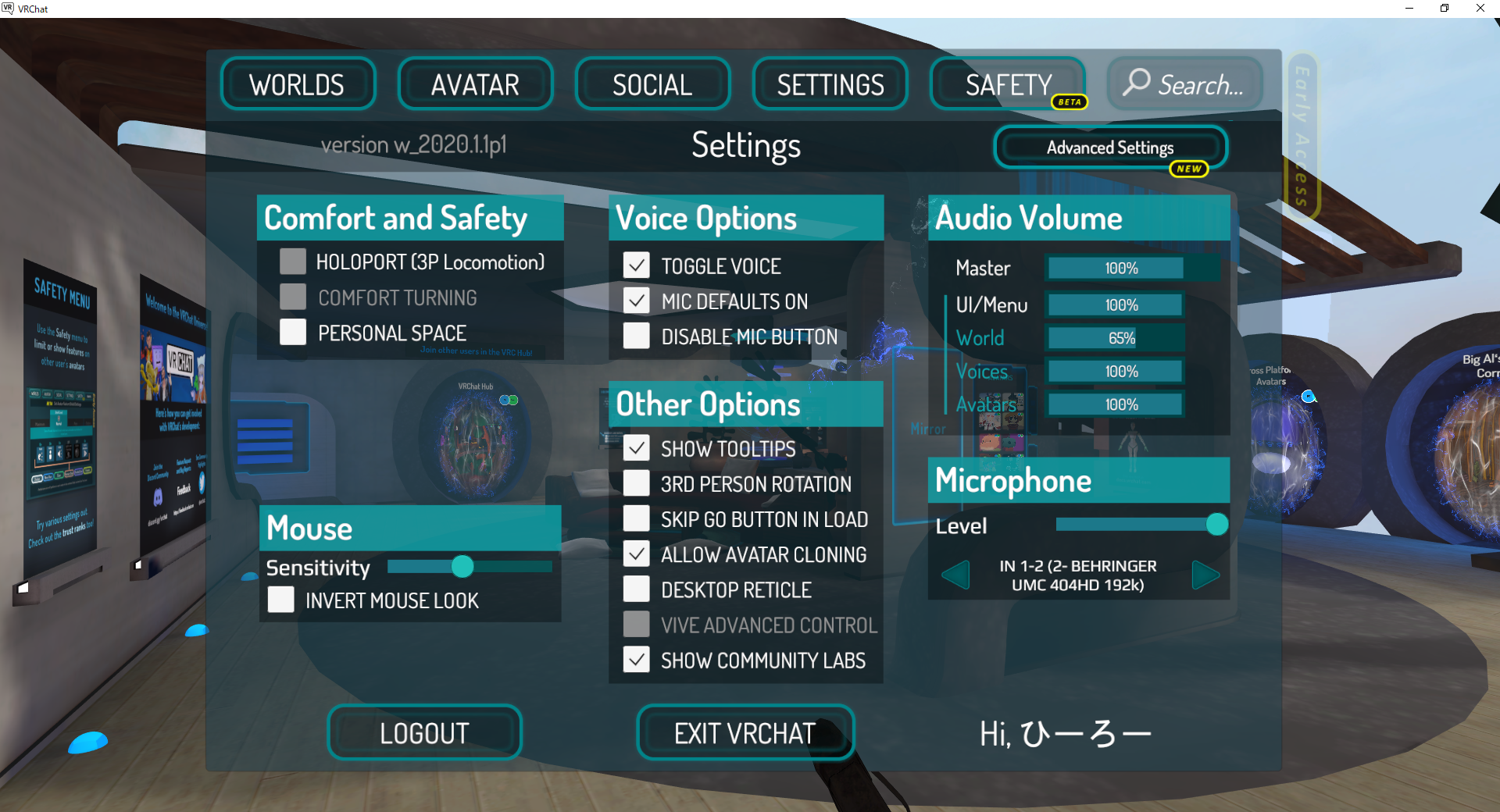This screenshot has height=812, width=1500.
Task: Click the Microphone Level slider
Action: (x=1216, y=525)
